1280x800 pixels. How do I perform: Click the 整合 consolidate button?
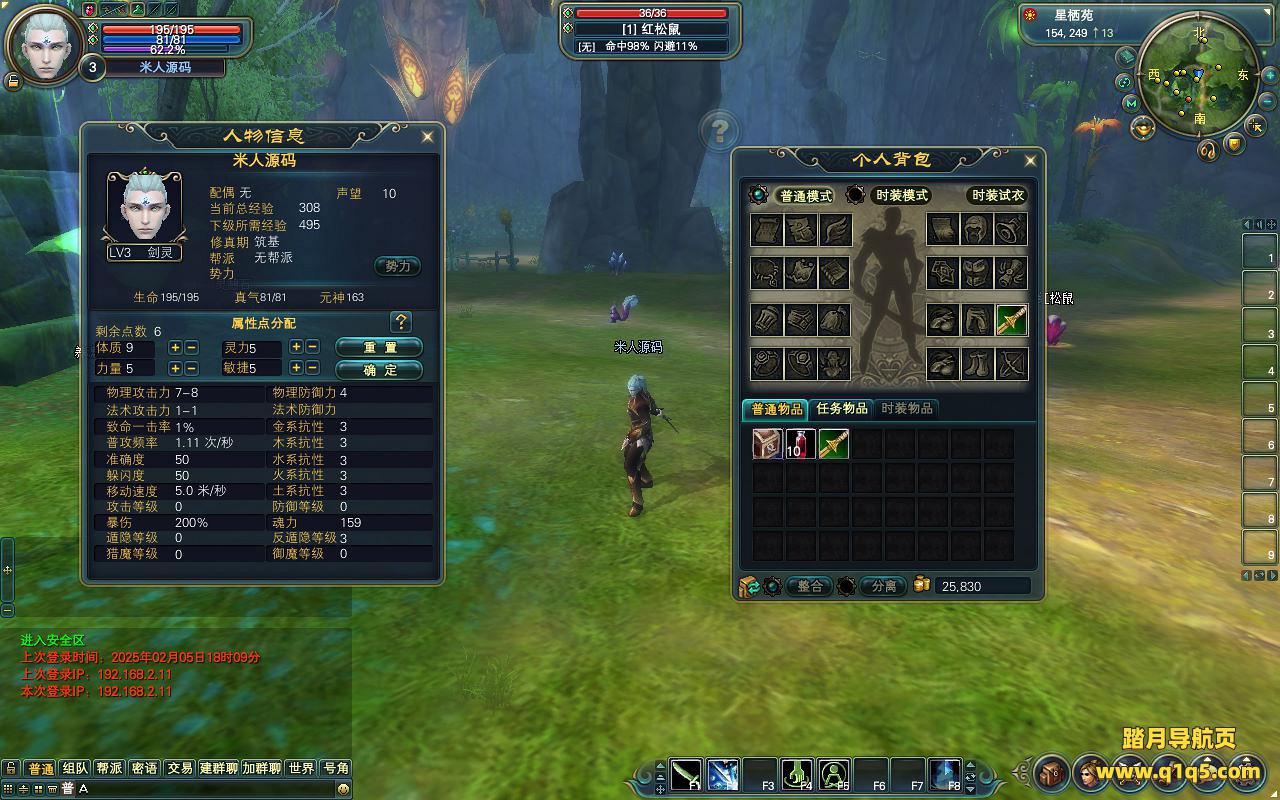click(809, 586)
